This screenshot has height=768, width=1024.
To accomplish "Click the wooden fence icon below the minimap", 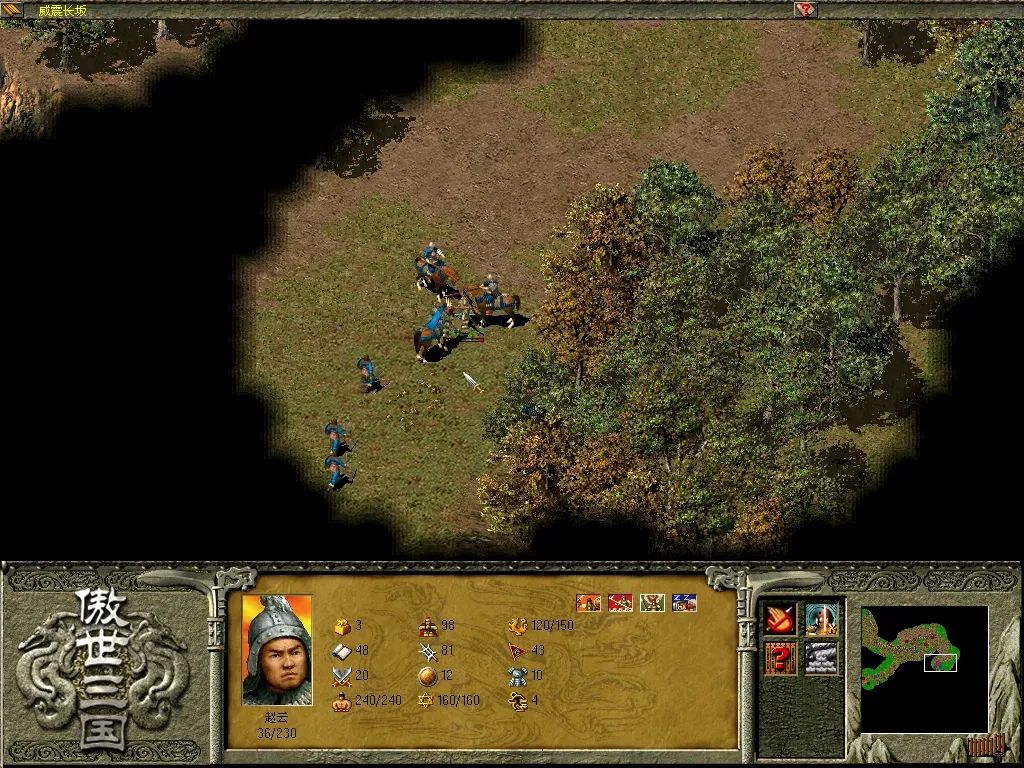I will [x=984, y=745].
